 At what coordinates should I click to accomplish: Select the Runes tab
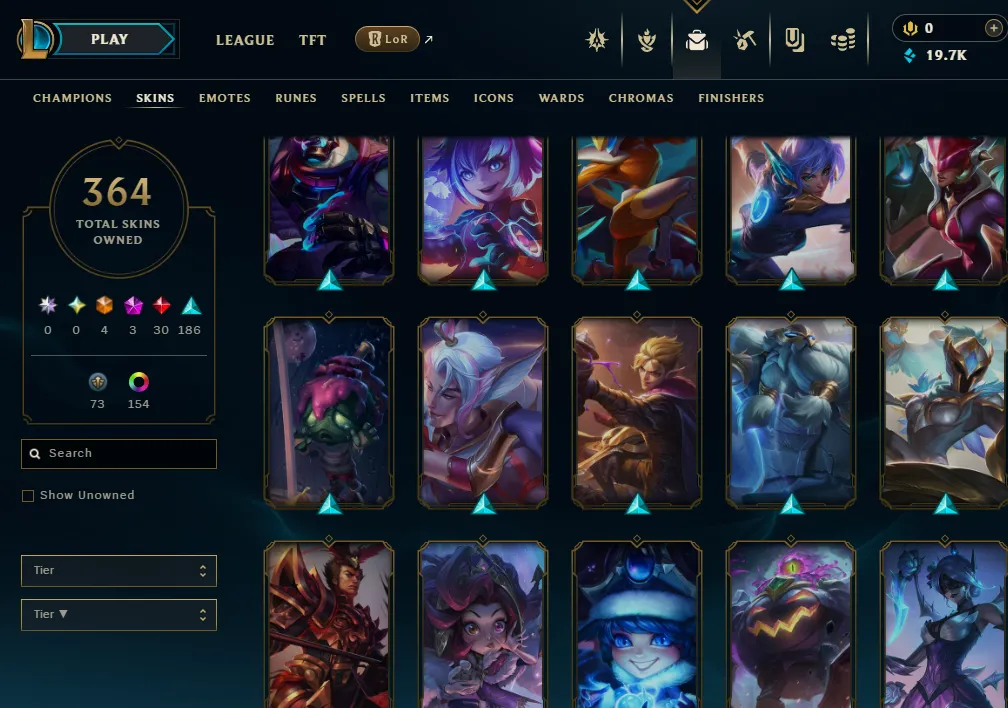pos(296,98)
